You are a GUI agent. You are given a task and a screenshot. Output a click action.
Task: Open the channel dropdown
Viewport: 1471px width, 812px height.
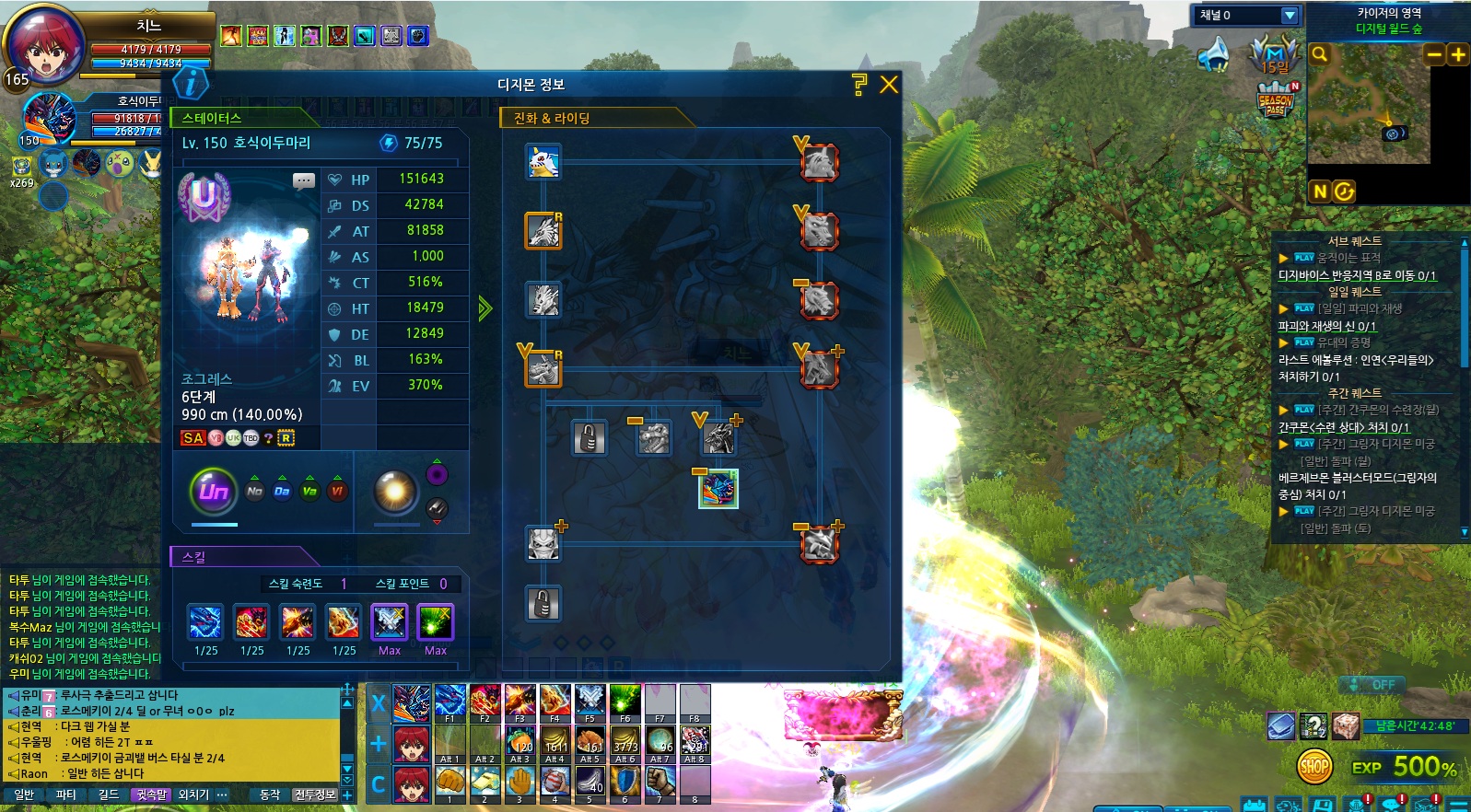click(1290, 16)
